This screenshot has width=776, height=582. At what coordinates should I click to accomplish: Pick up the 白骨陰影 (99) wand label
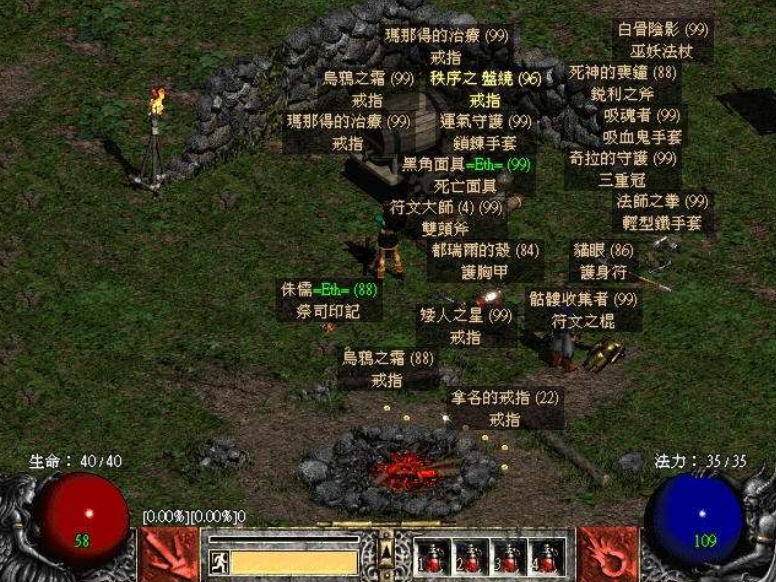coord(662,30)
